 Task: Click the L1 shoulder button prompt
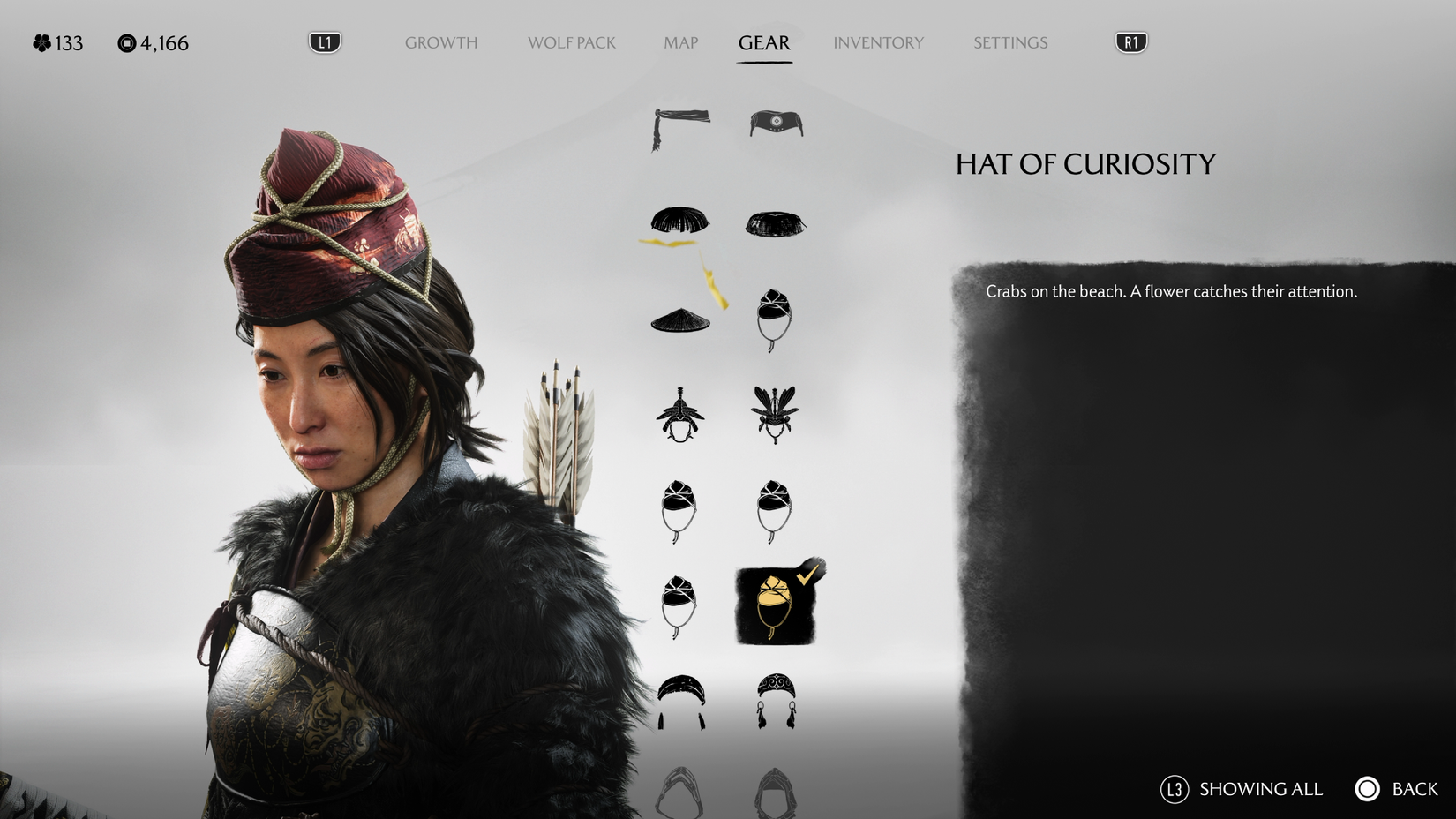[x=323, y=41]
